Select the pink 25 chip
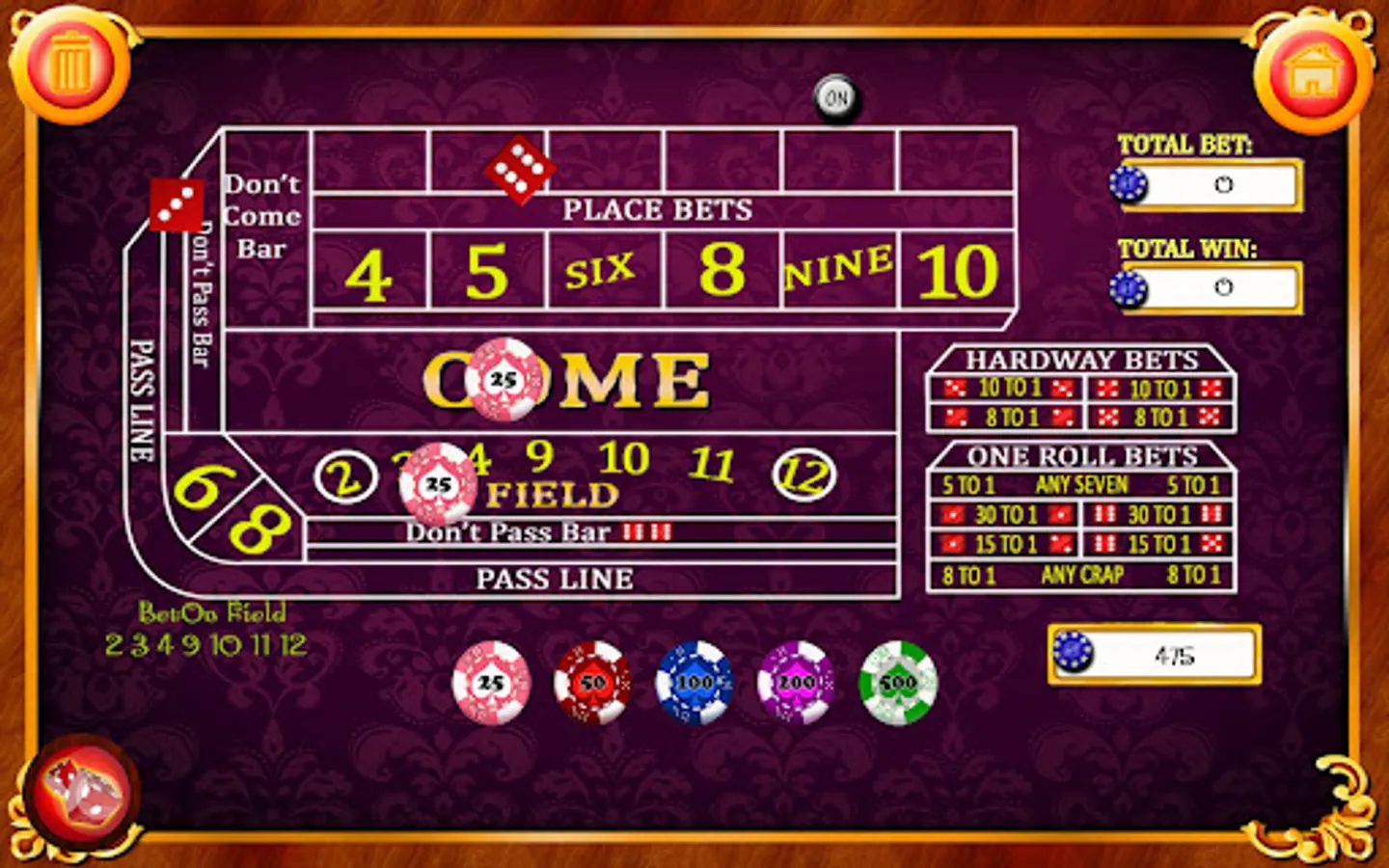 click(x=492, y=685)
